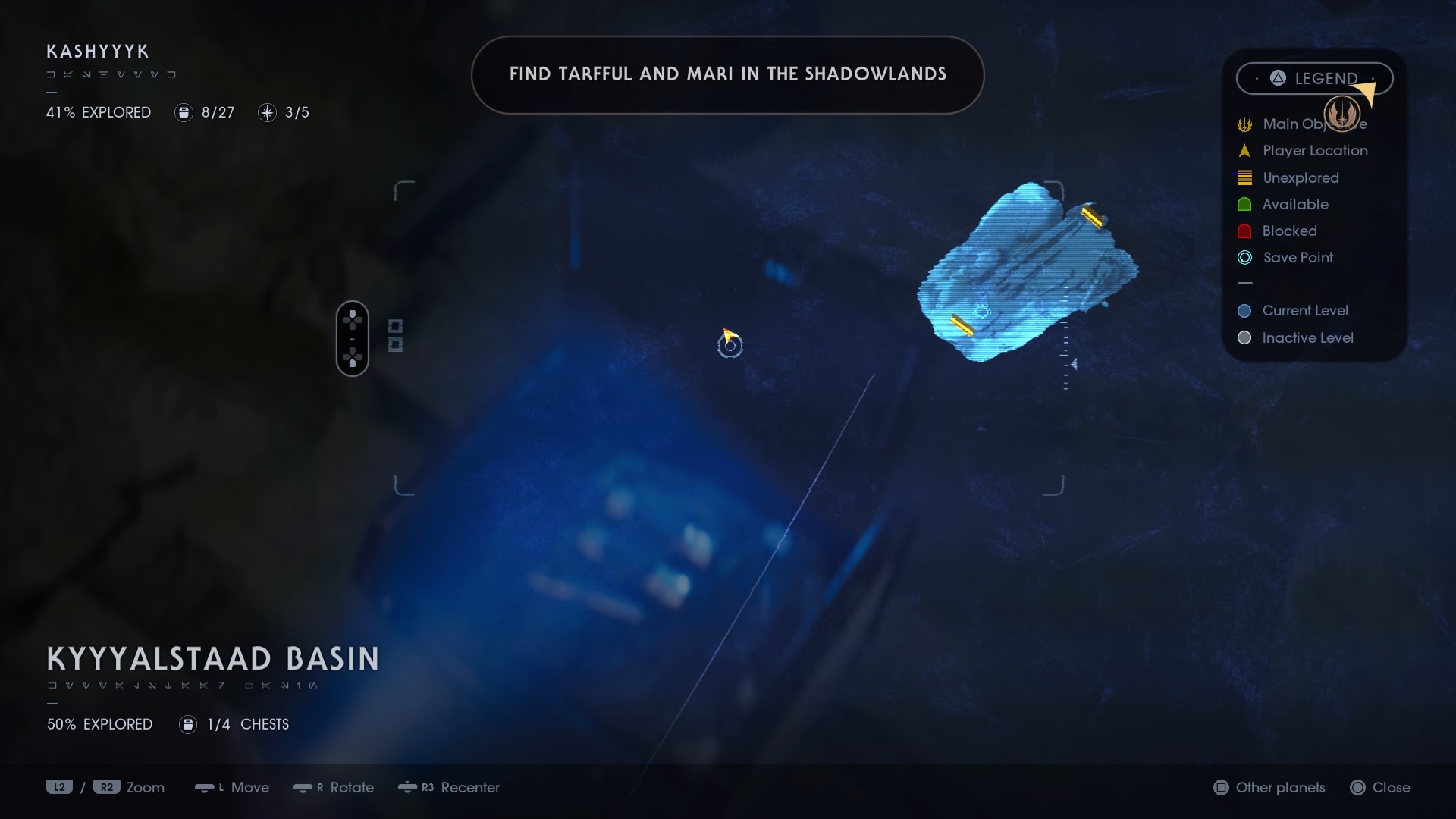Toggle the Available green marker in legend
1456x819 pixels.
tap(1244, 204)
